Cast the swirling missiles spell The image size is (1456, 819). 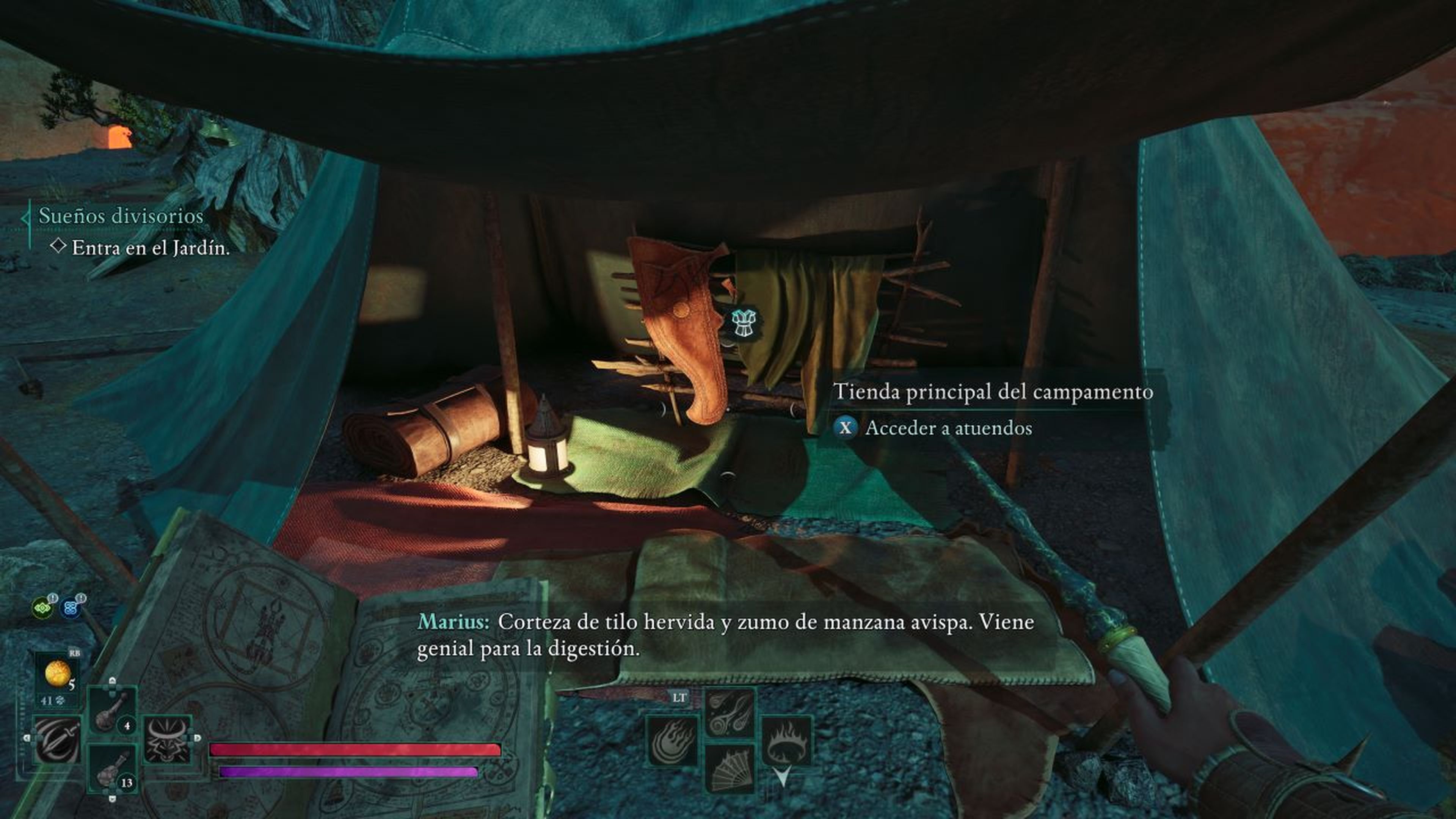point(729,713)
